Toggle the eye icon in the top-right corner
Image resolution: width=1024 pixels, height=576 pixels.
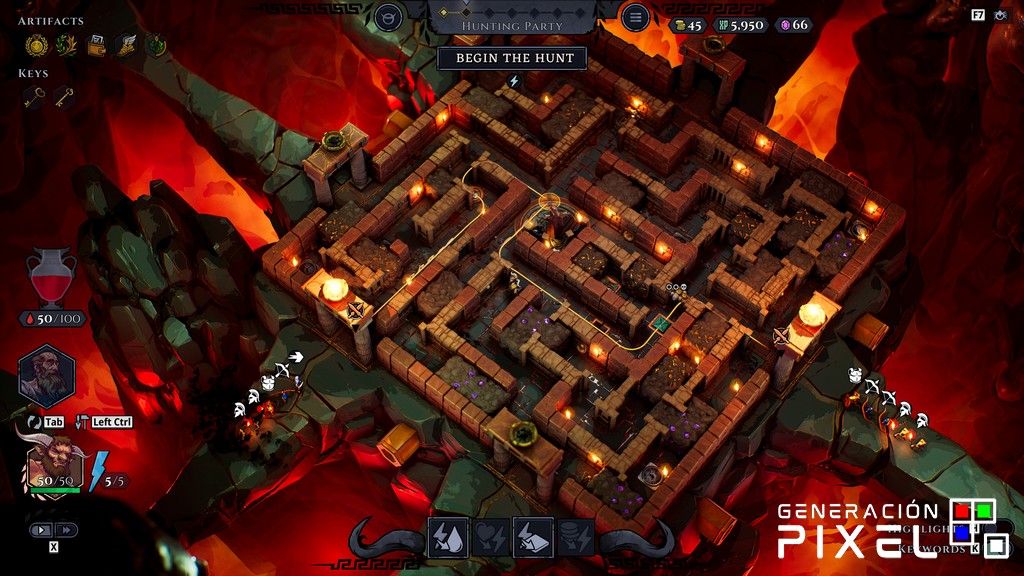click(1001, 15)
